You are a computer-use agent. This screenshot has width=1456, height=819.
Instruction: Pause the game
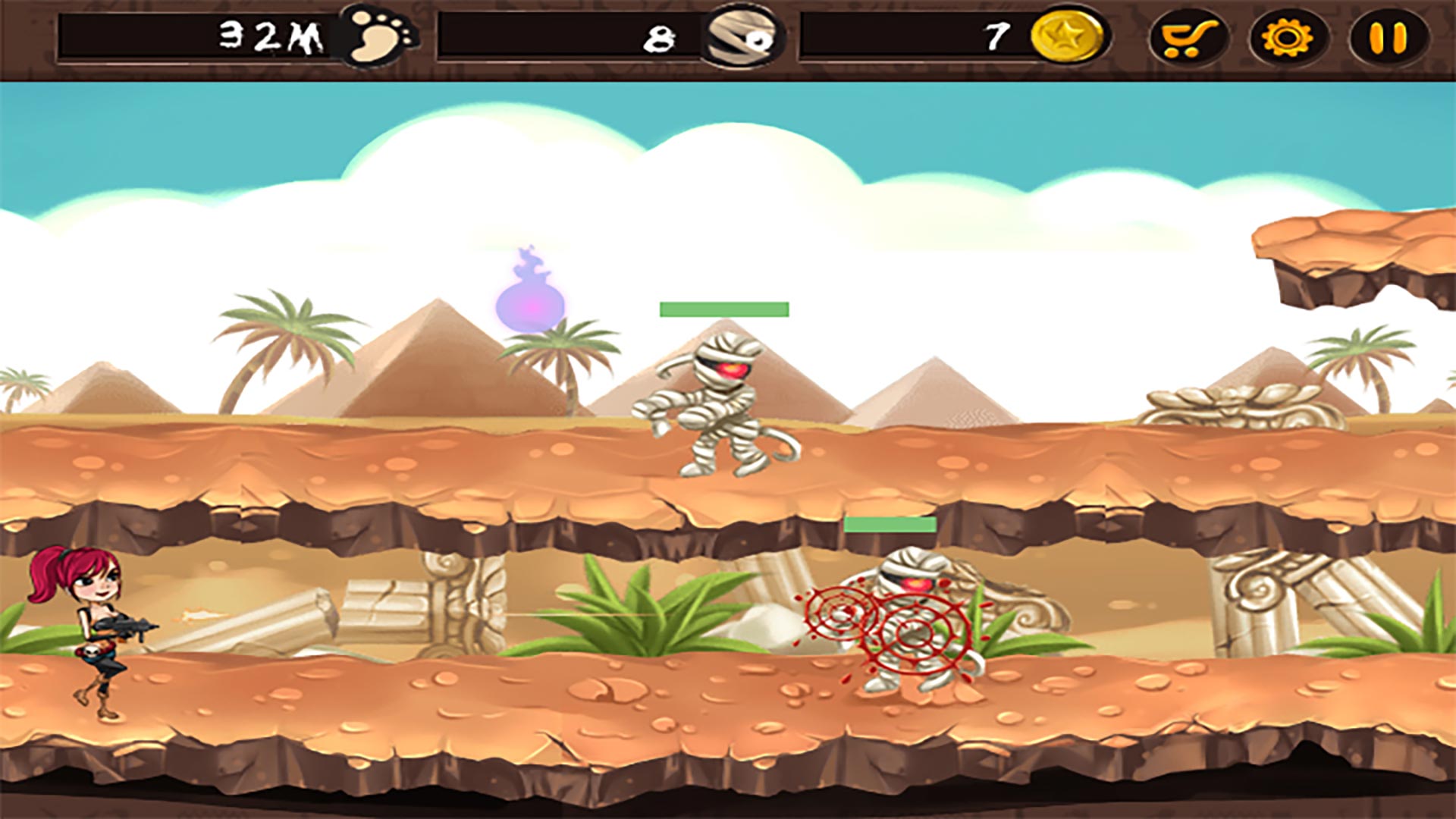[x=1388, y=37]
